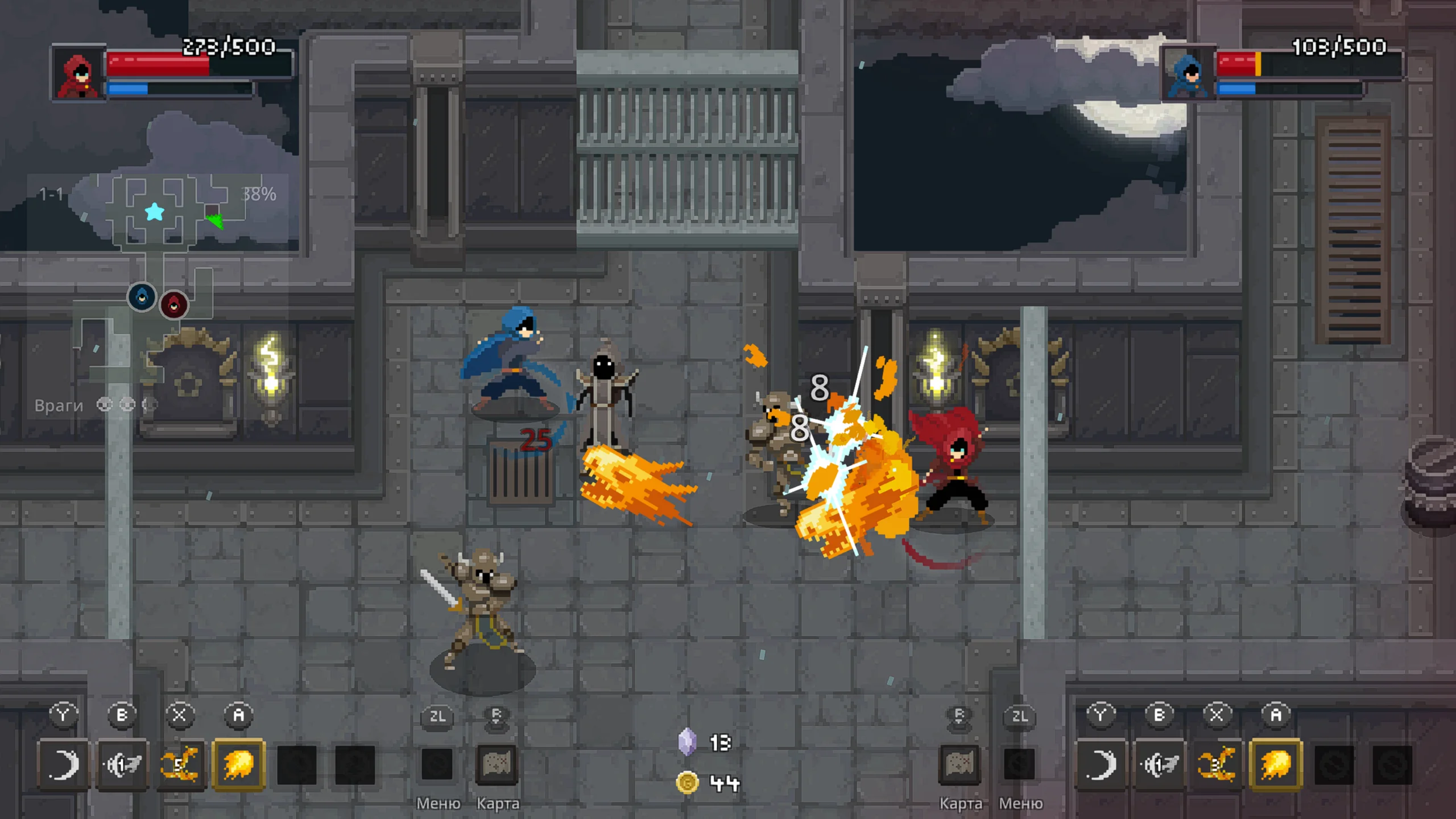Choose the blue wizard's highlighted fireball spell
The height and width of the screenshot is (819, 1456).
click(1276, 764)
